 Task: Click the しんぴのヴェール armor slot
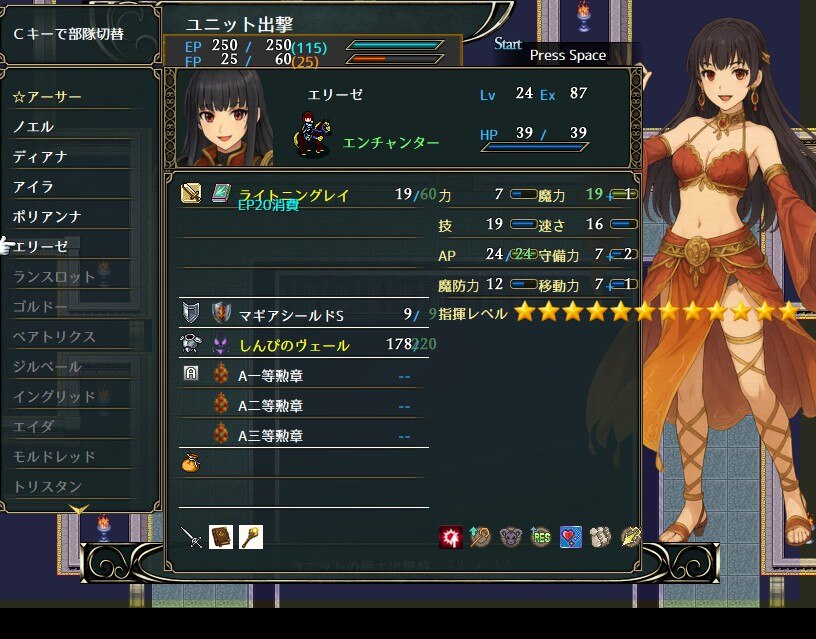point(293,345)
